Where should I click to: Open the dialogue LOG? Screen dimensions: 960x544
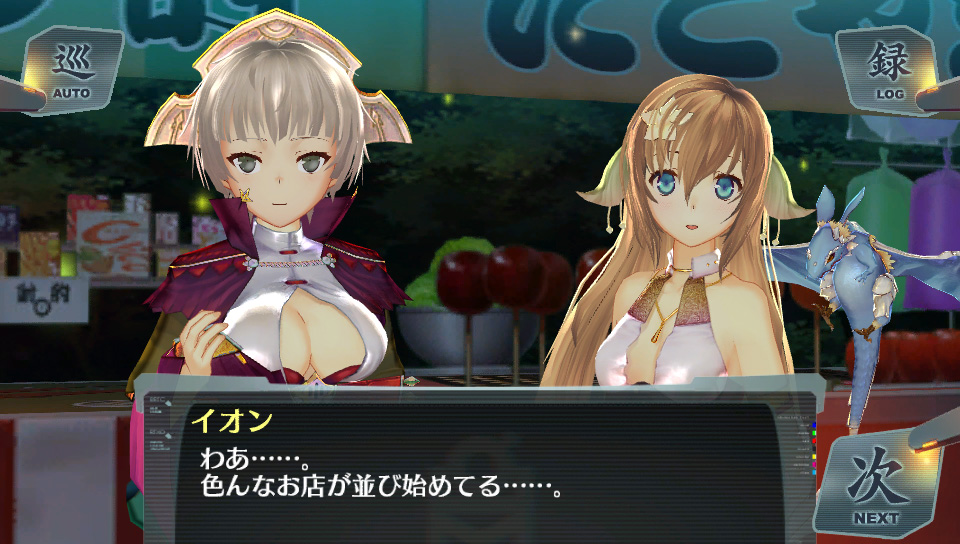888,70
